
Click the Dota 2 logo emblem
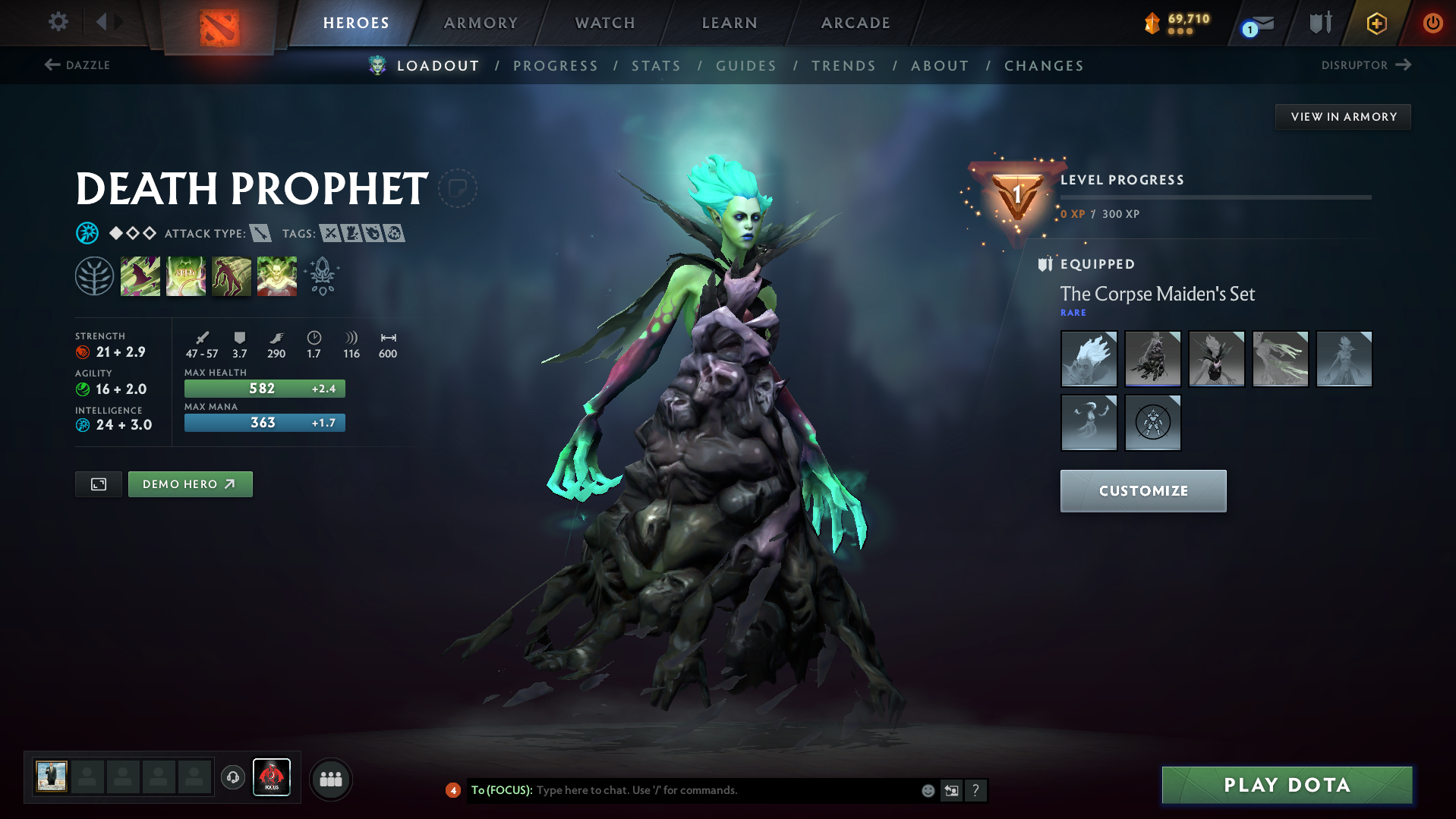[x=219, y=22]
